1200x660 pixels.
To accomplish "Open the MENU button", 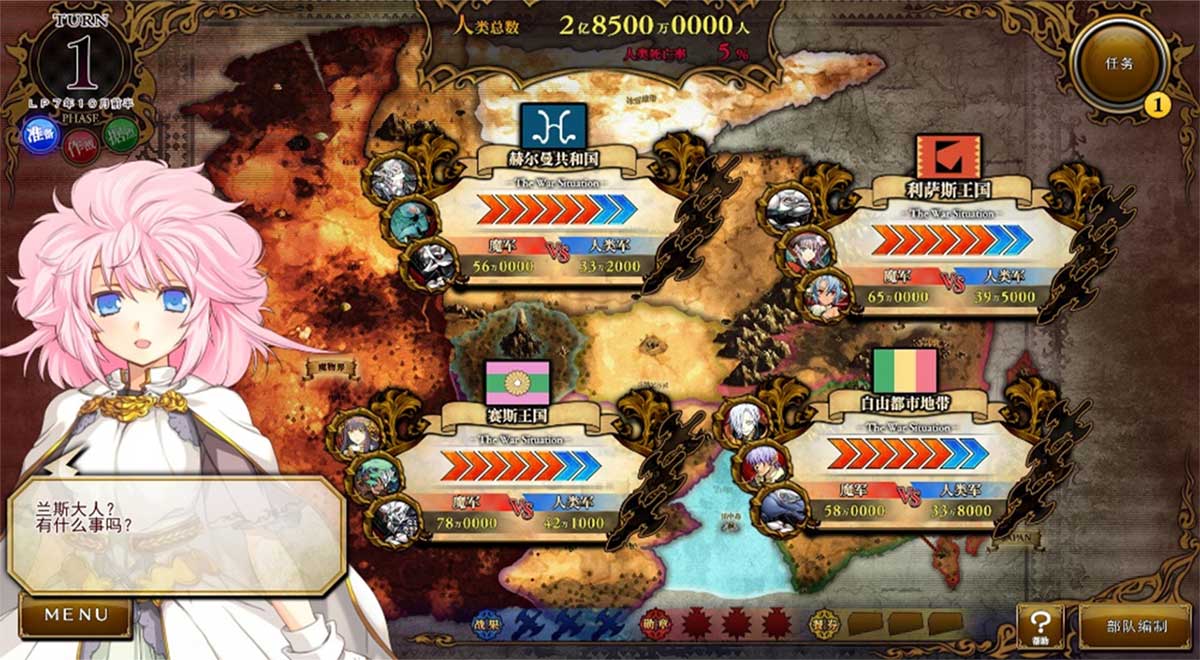I will point(75,615).
